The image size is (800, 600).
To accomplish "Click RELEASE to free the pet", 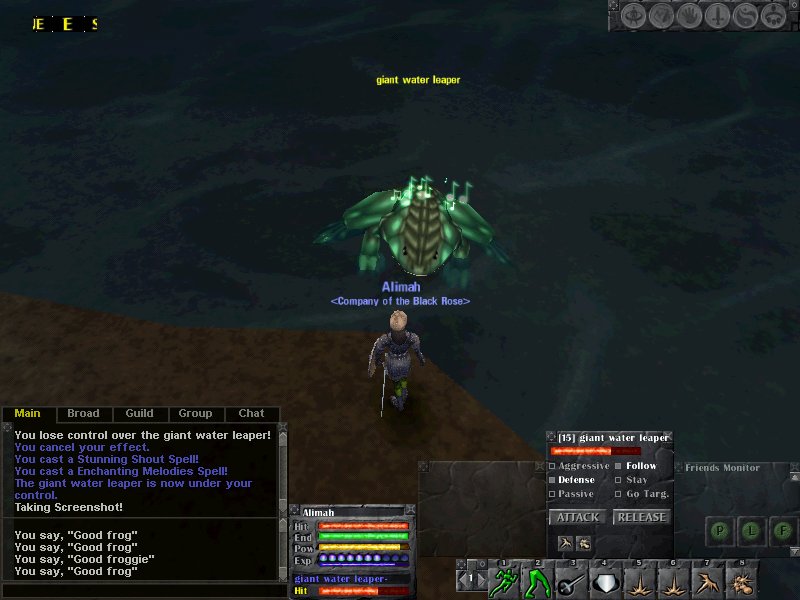I will (641, 517).
